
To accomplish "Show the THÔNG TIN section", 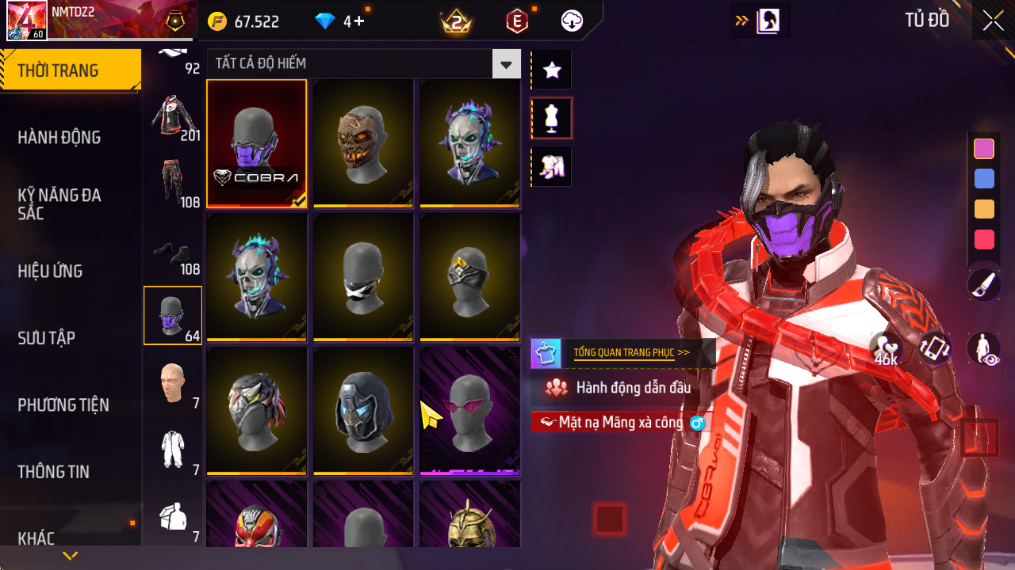I will (x=53, y=472).
